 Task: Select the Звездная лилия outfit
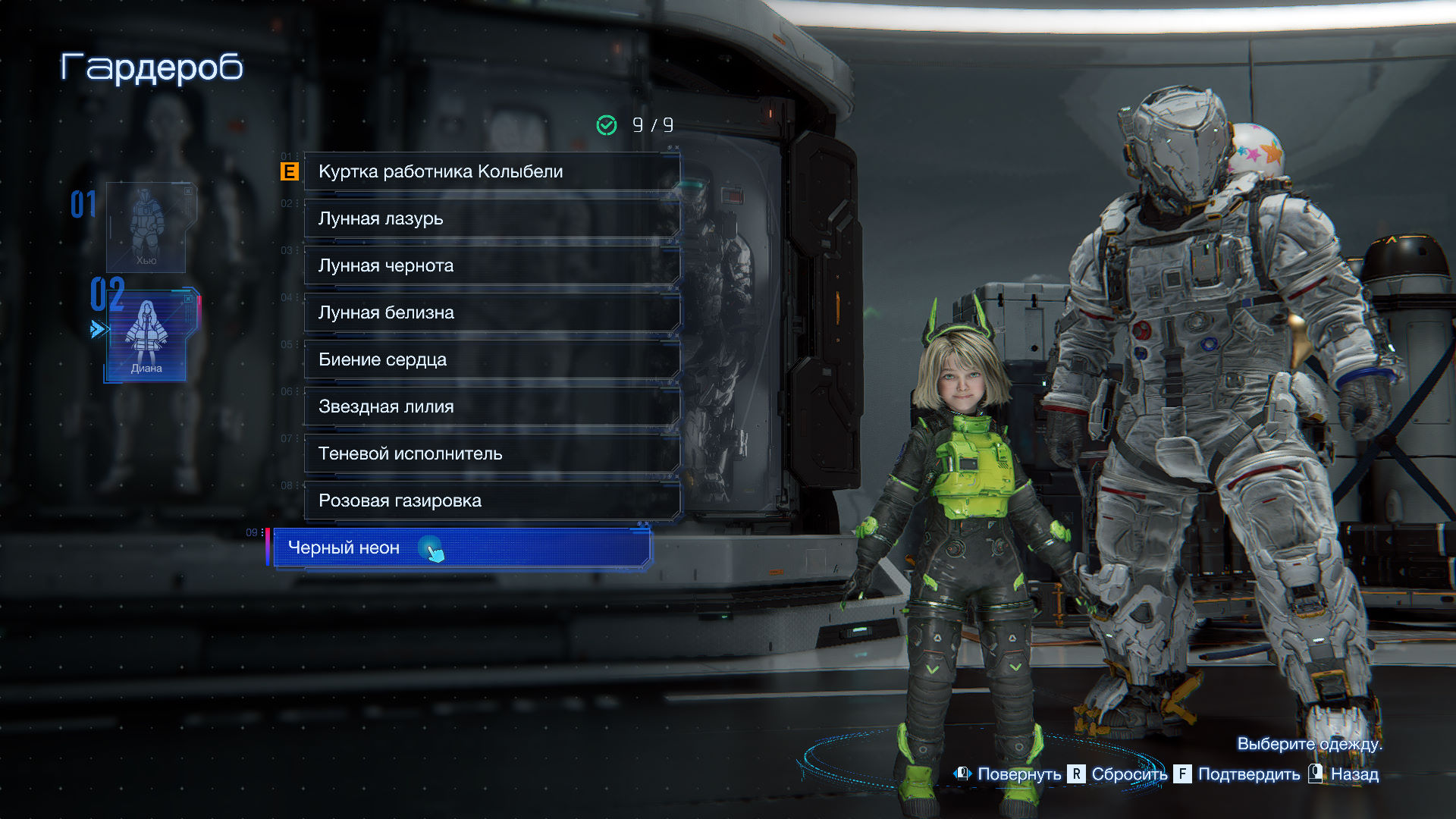pos(491,406)
